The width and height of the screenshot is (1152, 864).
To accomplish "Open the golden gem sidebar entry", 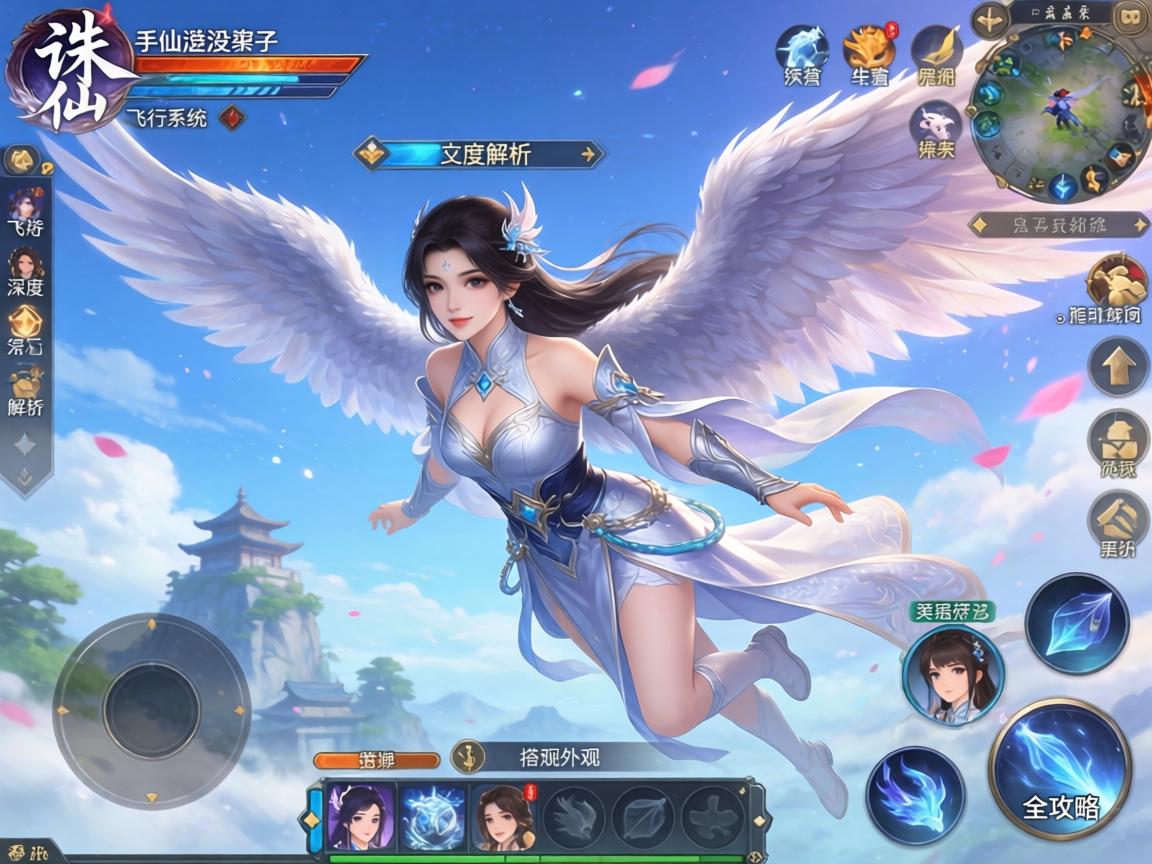I will [25, 327].
